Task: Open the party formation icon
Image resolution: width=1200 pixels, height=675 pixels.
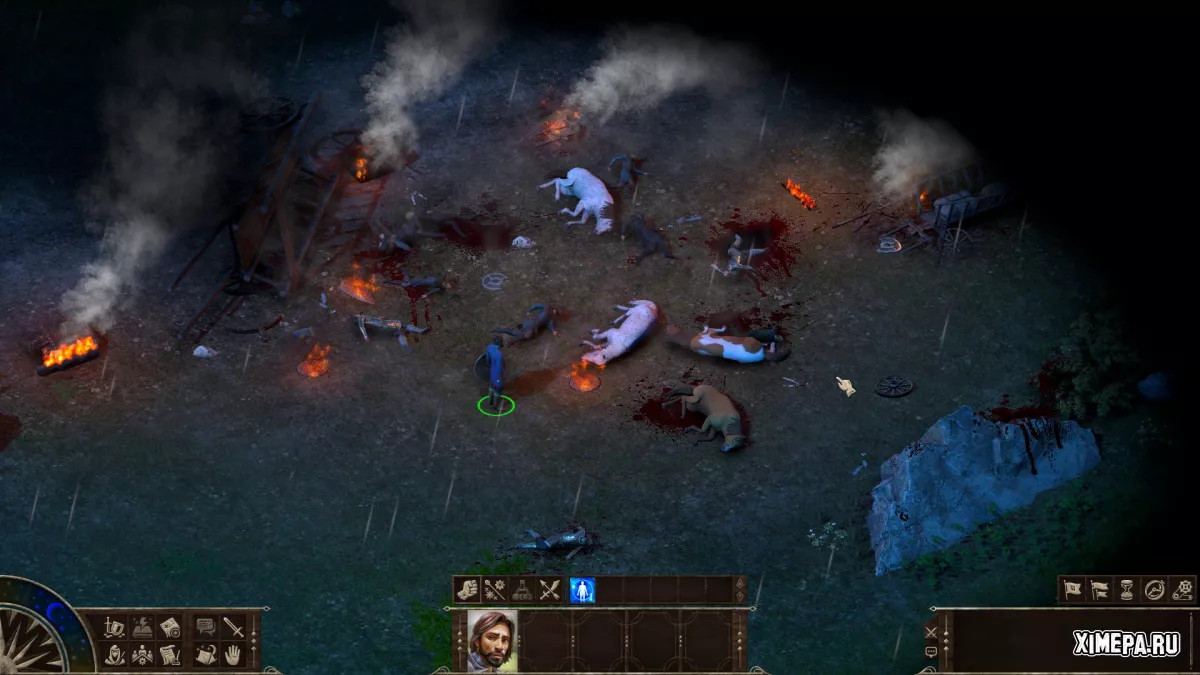Action: coord(142,655)
